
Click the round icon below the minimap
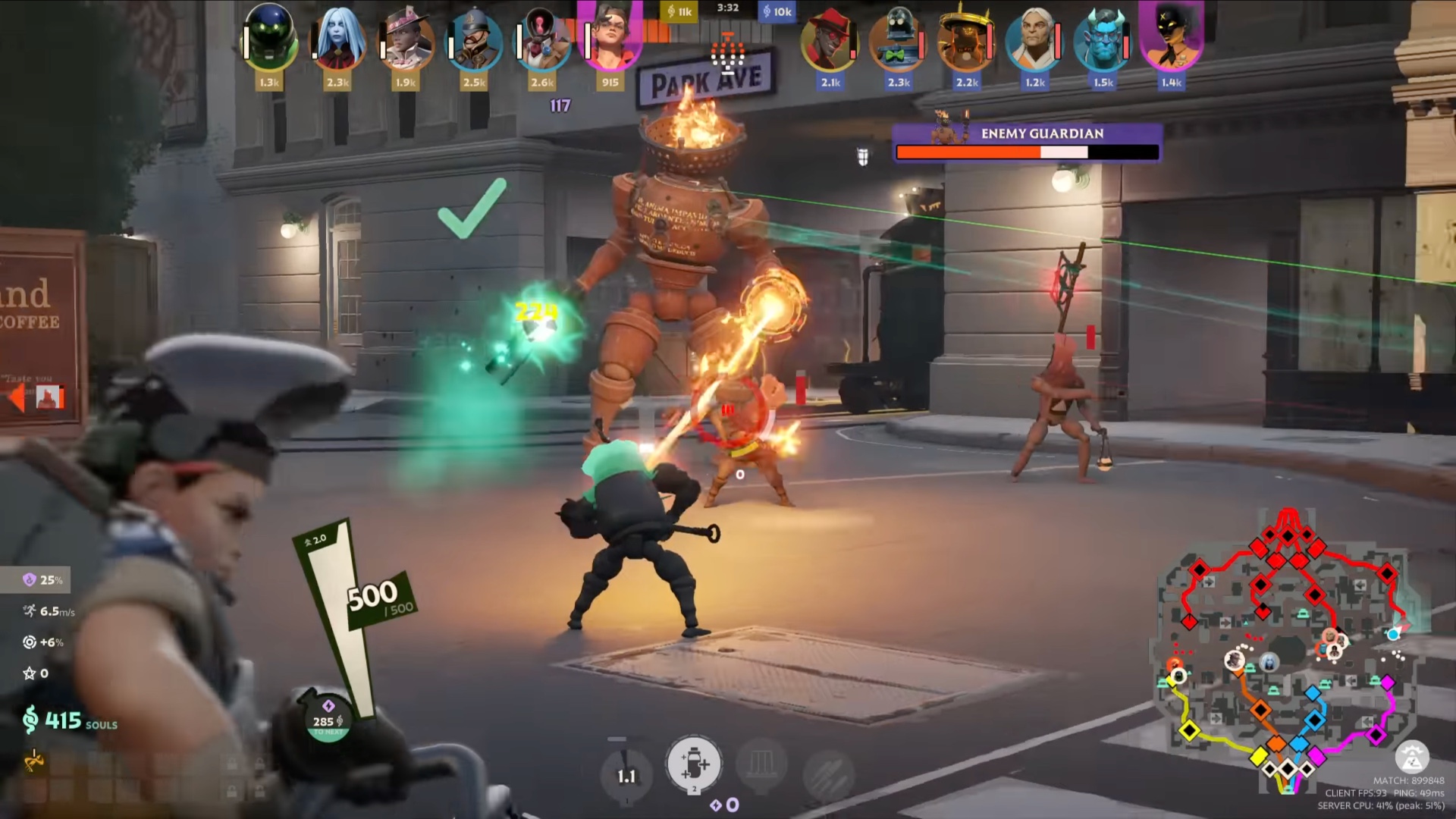pos(1411,757)
